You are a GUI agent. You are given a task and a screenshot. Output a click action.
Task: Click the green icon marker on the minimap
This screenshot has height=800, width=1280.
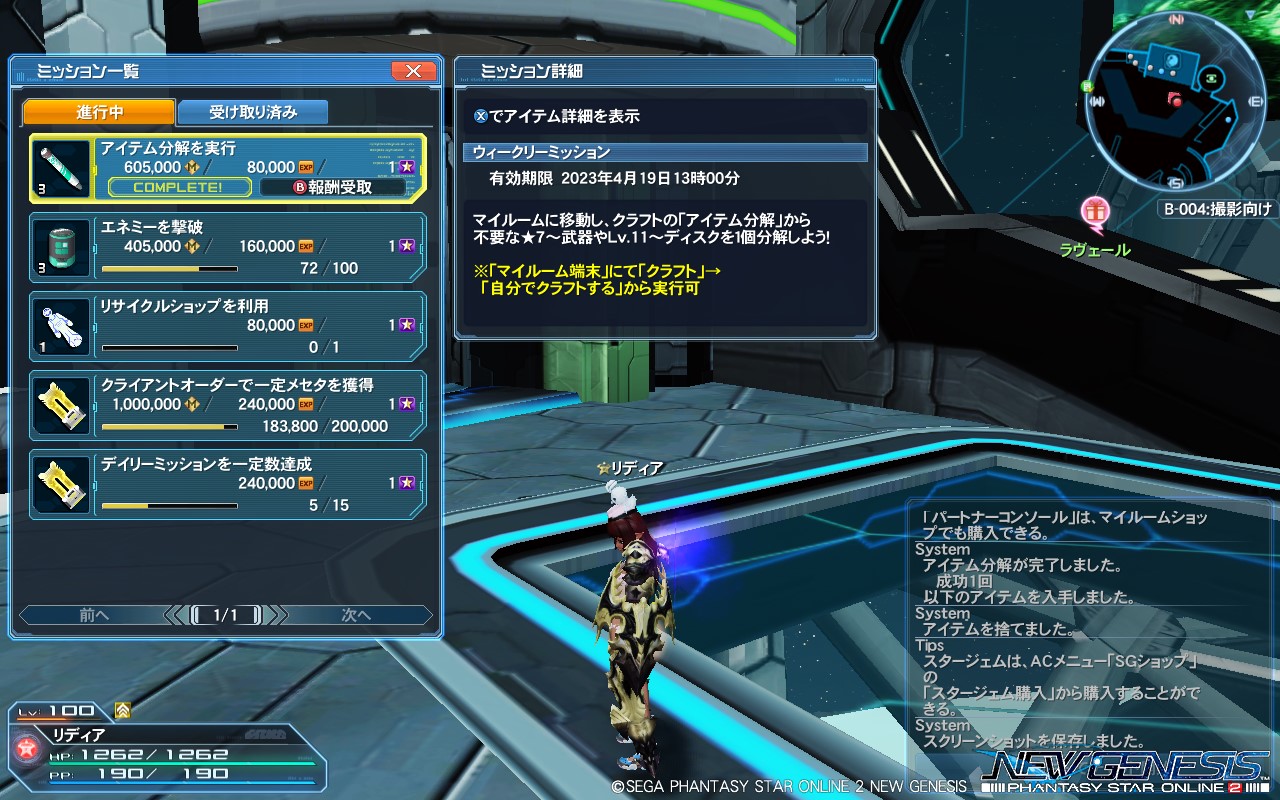[x=1211, y=78]
